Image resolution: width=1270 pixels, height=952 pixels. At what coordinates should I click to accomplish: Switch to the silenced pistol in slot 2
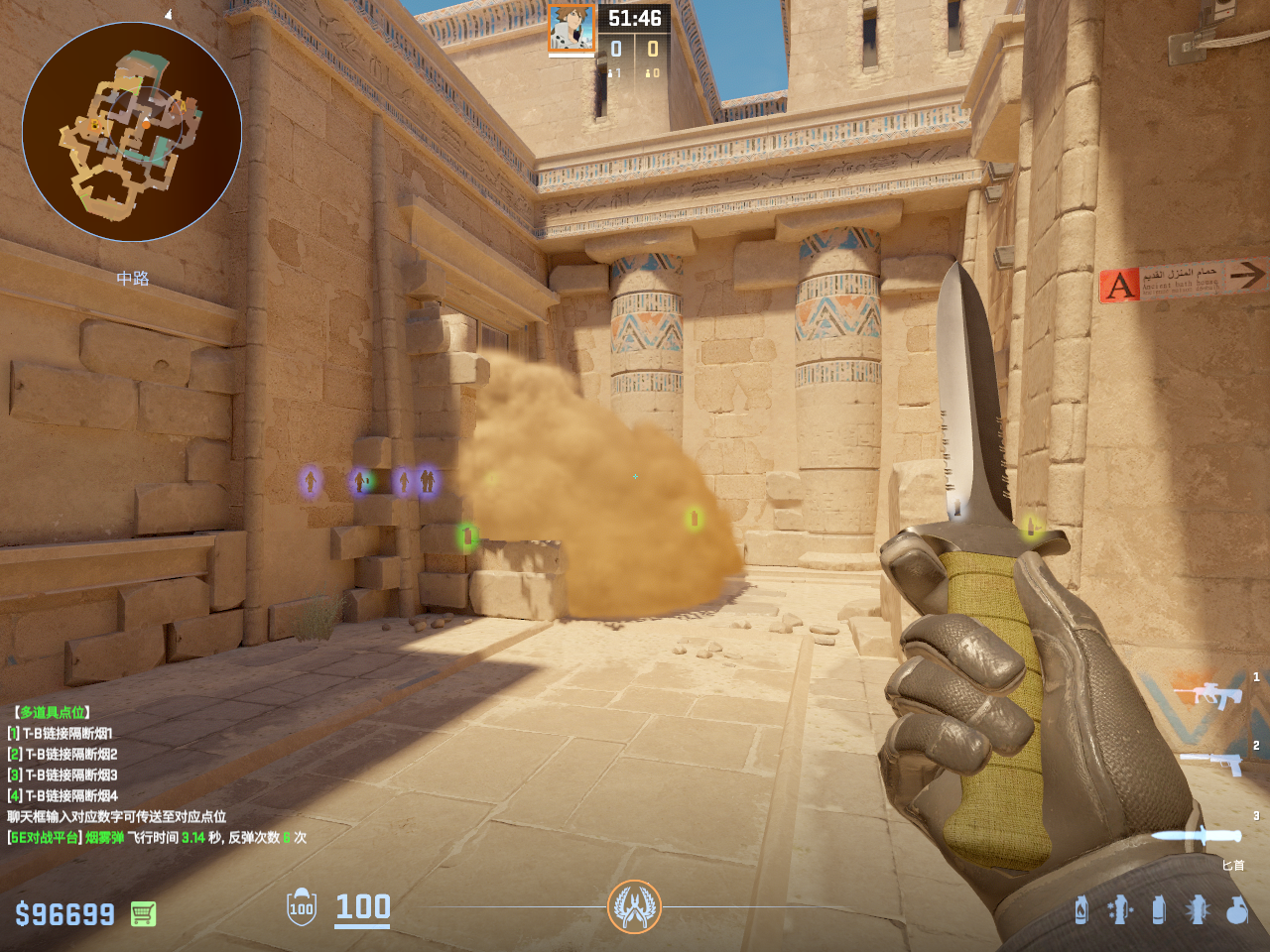[1213, 762]
